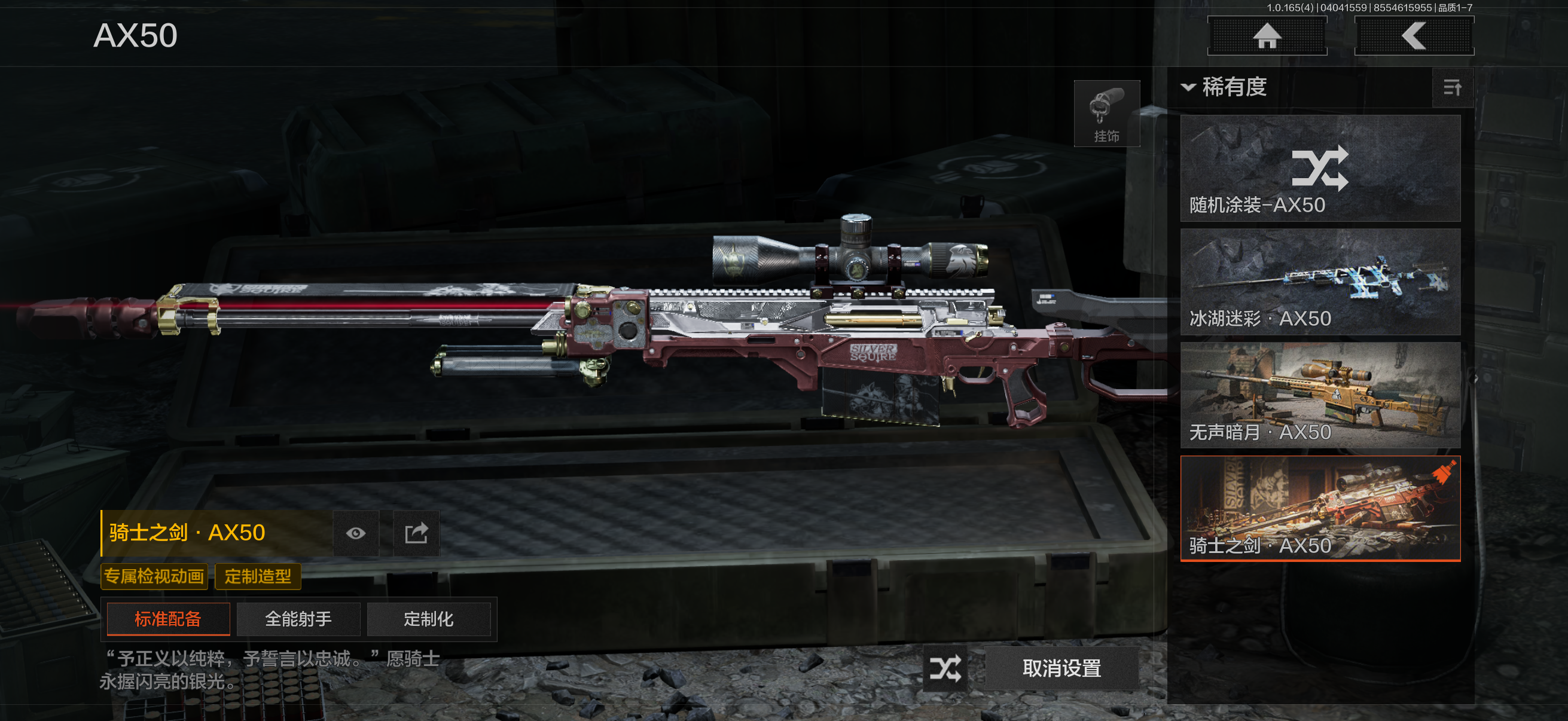
Task: Show the 专属检视动画 tag details
Action: pyautogui.click(x=154, y=576)
